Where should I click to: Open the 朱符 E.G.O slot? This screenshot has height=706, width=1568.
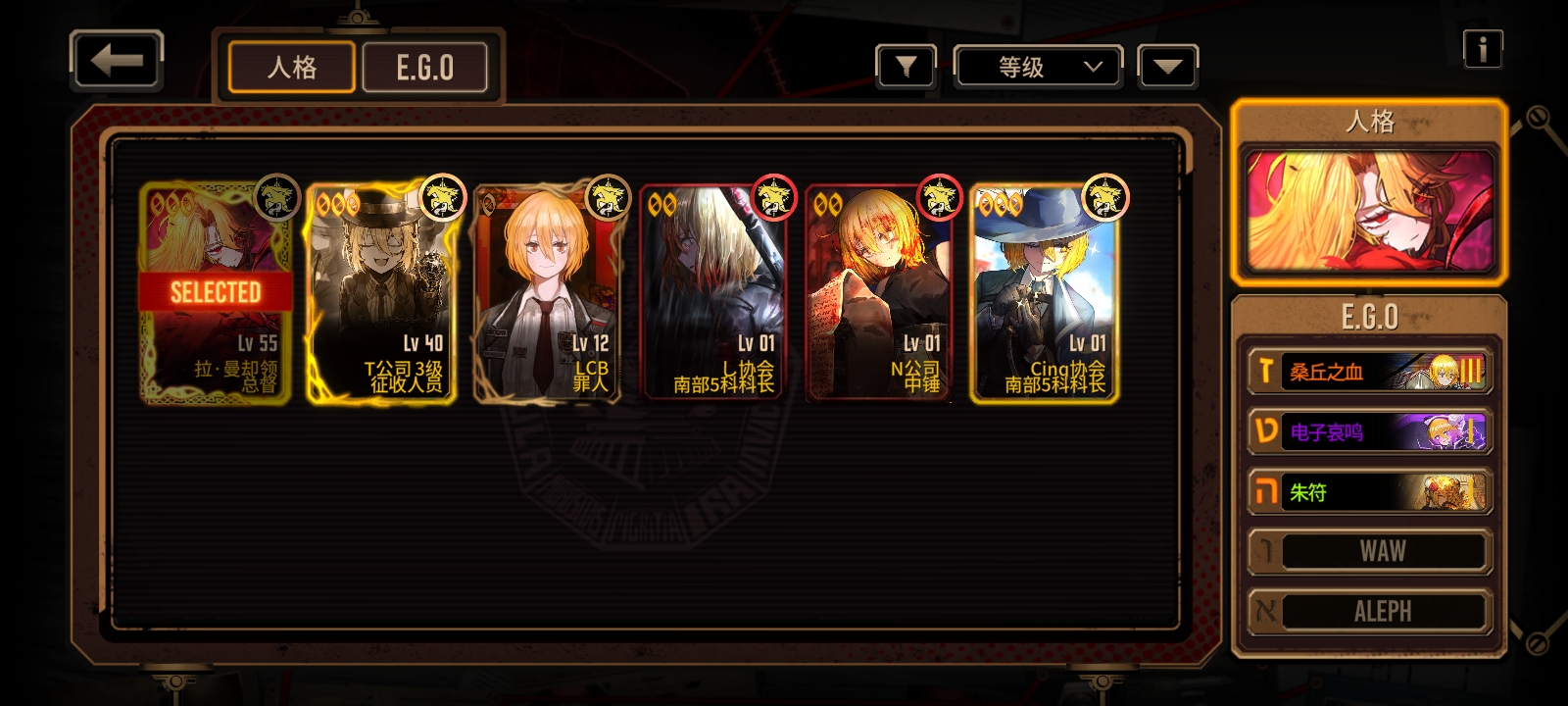pos(1369,492)
